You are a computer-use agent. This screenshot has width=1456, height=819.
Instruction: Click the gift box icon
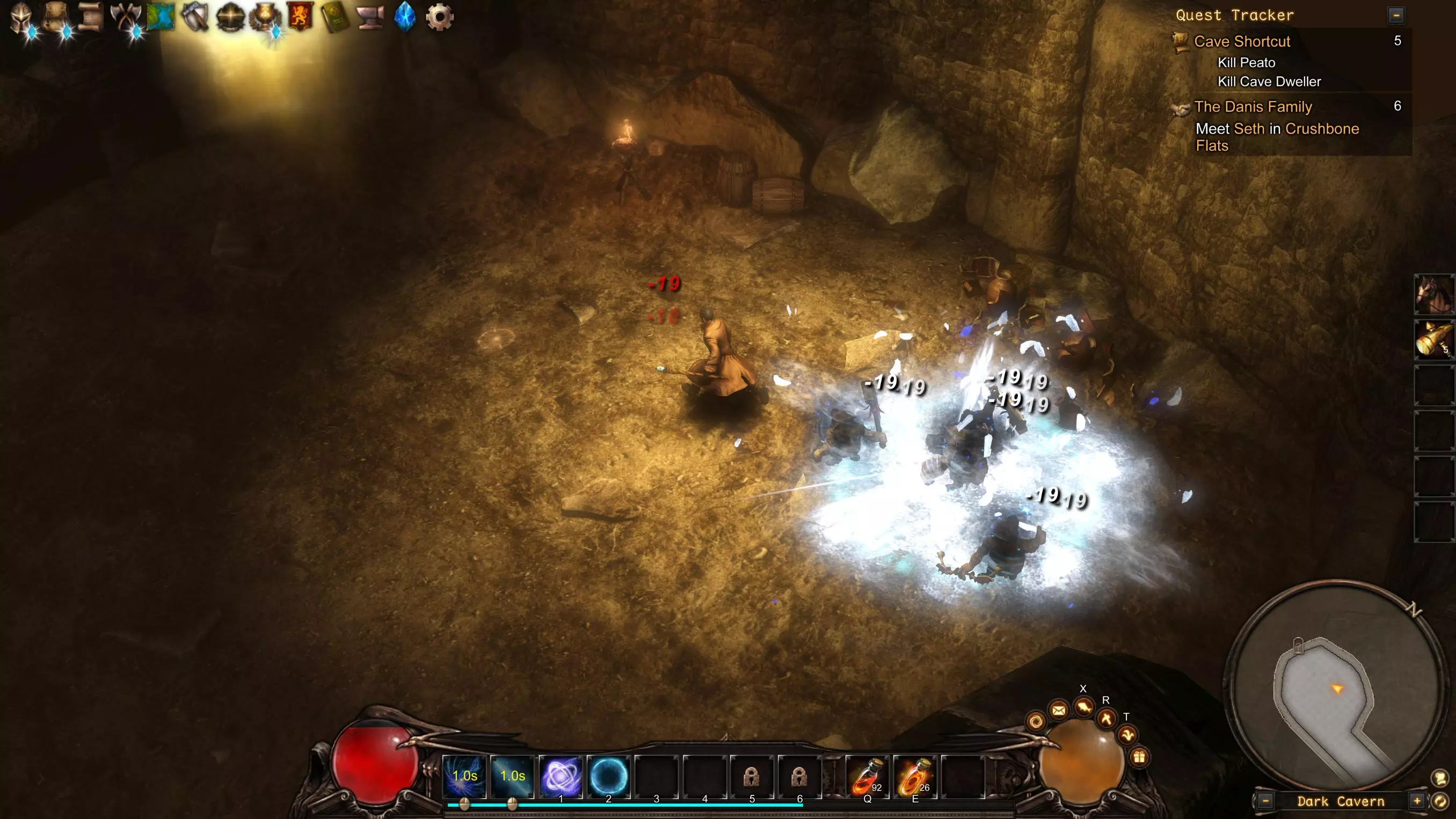point(1139,757)
